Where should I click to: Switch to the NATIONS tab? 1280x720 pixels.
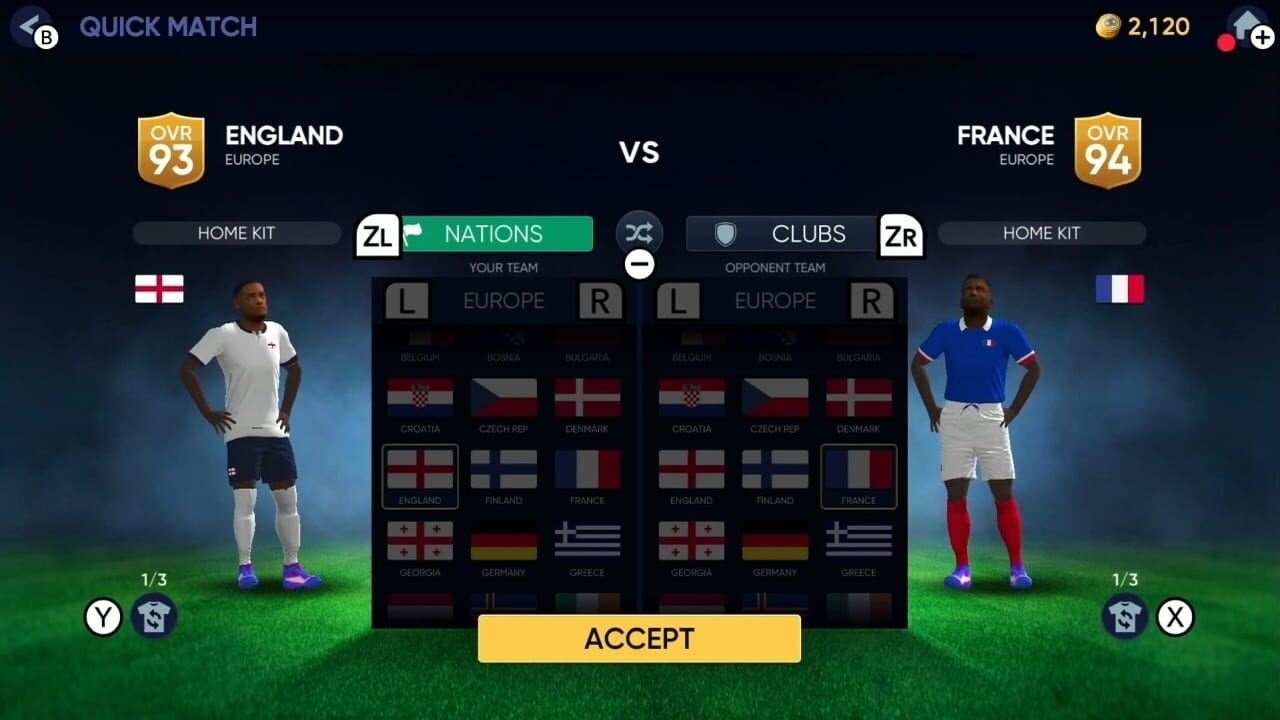point(497,233)
